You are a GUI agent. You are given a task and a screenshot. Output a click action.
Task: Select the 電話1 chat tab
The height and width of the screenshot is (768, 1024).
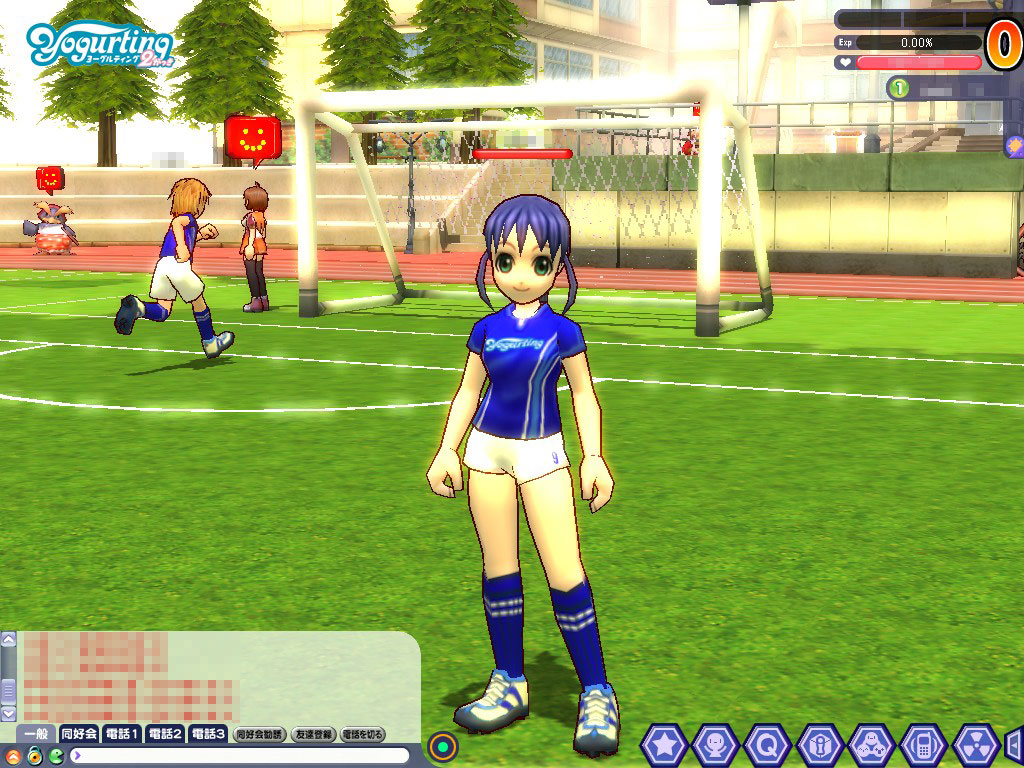(x=122, y=734)
